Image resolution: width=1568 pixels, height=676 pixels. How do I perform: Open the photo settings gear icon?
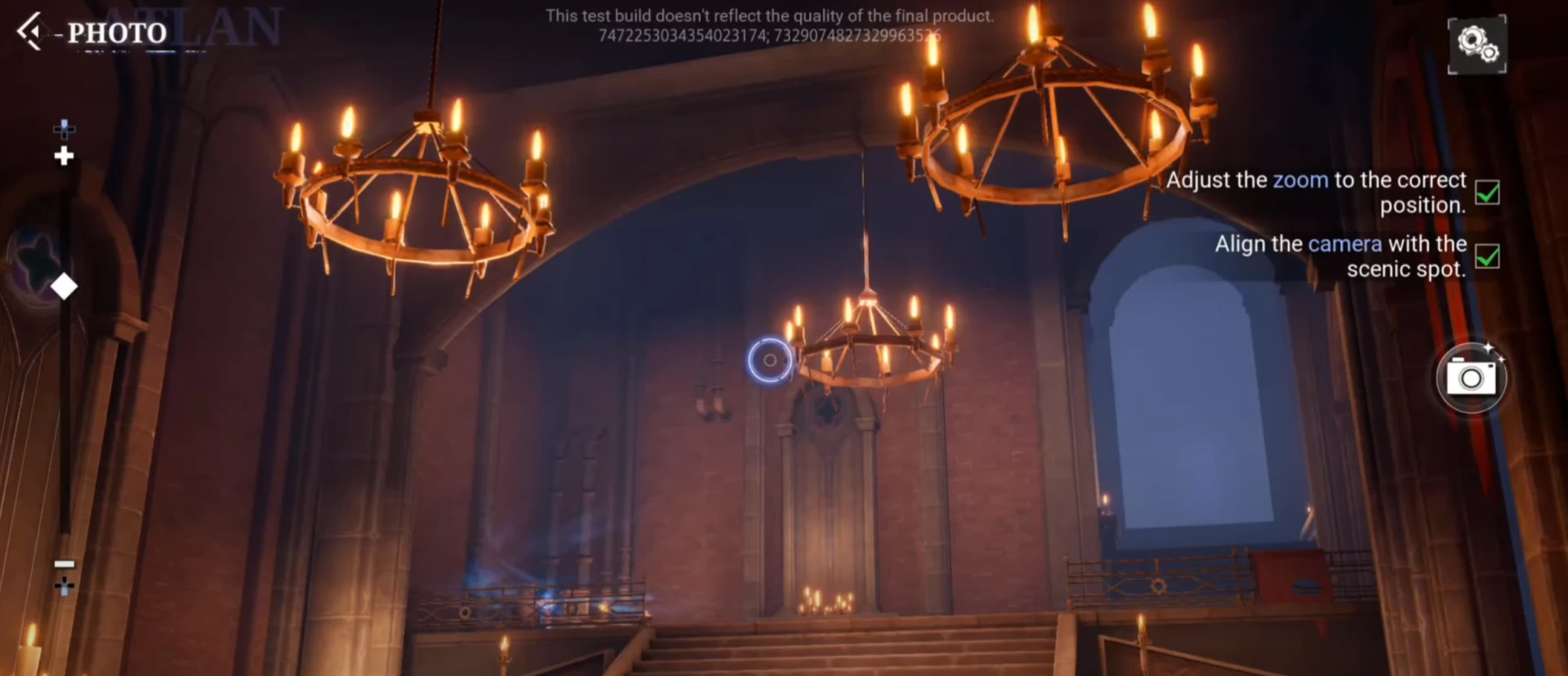1477,44
